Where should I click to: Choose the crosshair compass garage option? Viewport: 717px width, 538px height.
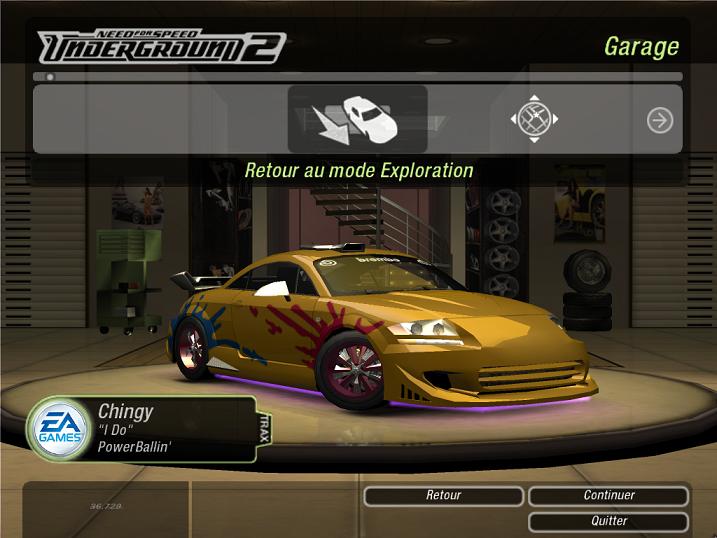tap(534, 120)
